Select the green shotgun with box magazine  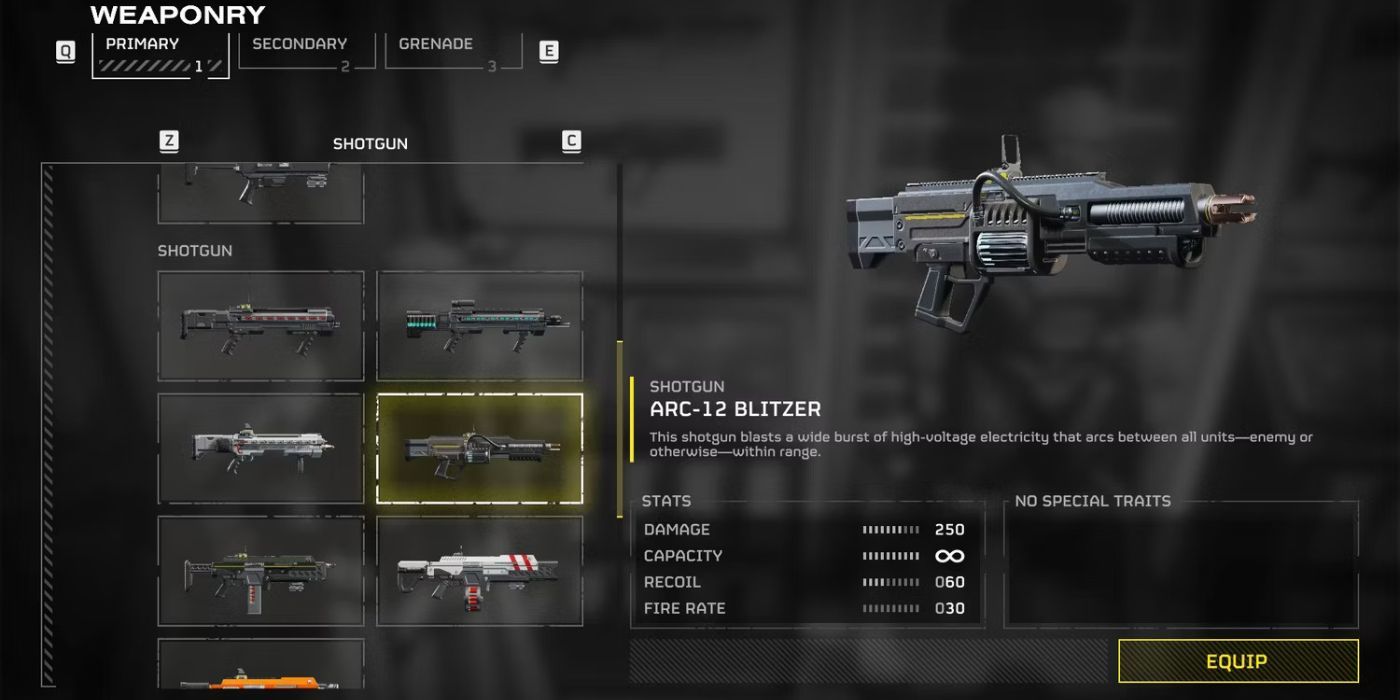261,571
